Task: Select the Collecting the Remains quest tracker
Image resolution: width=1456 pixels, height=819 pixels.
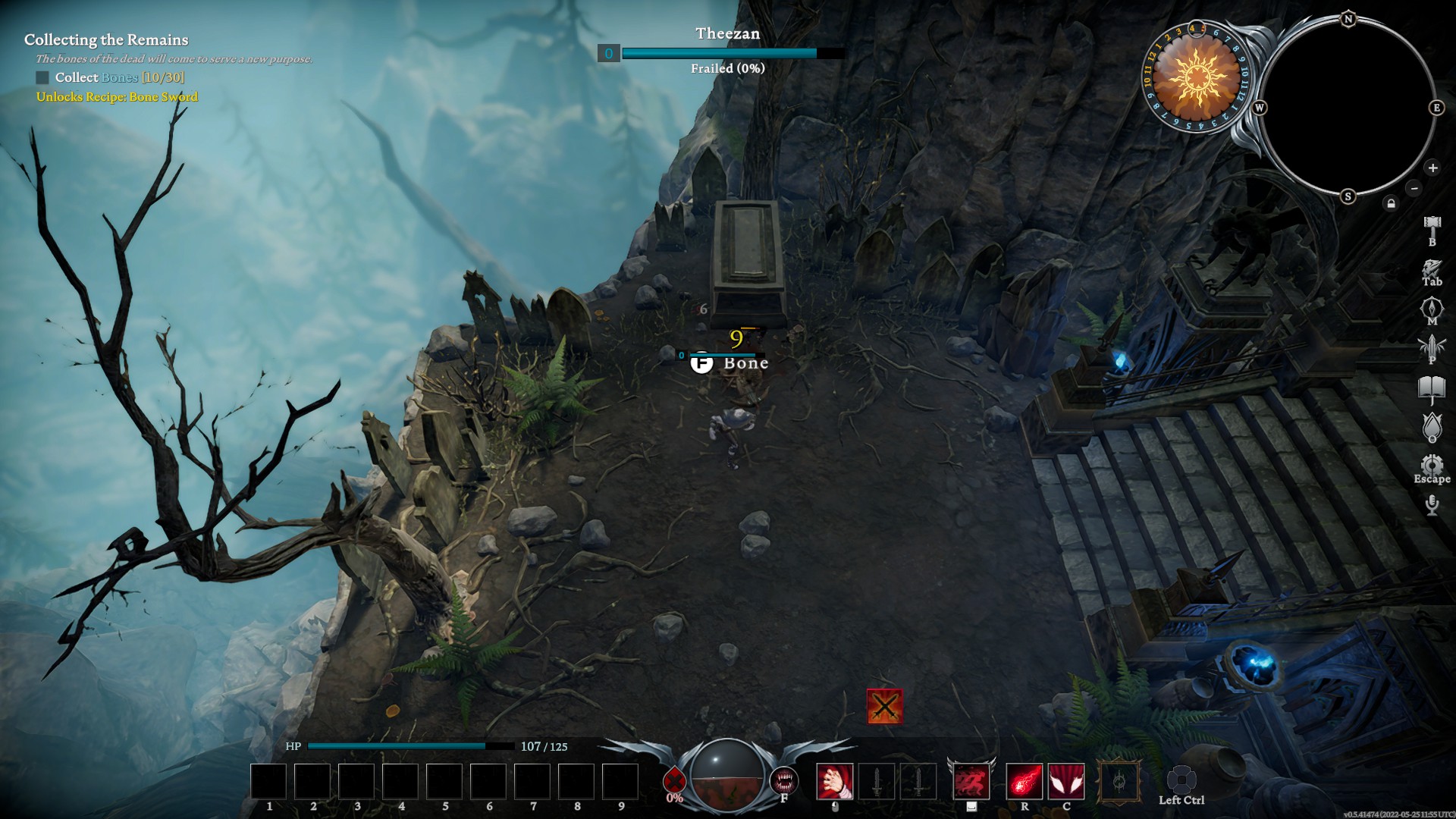Action: point(106,40)
